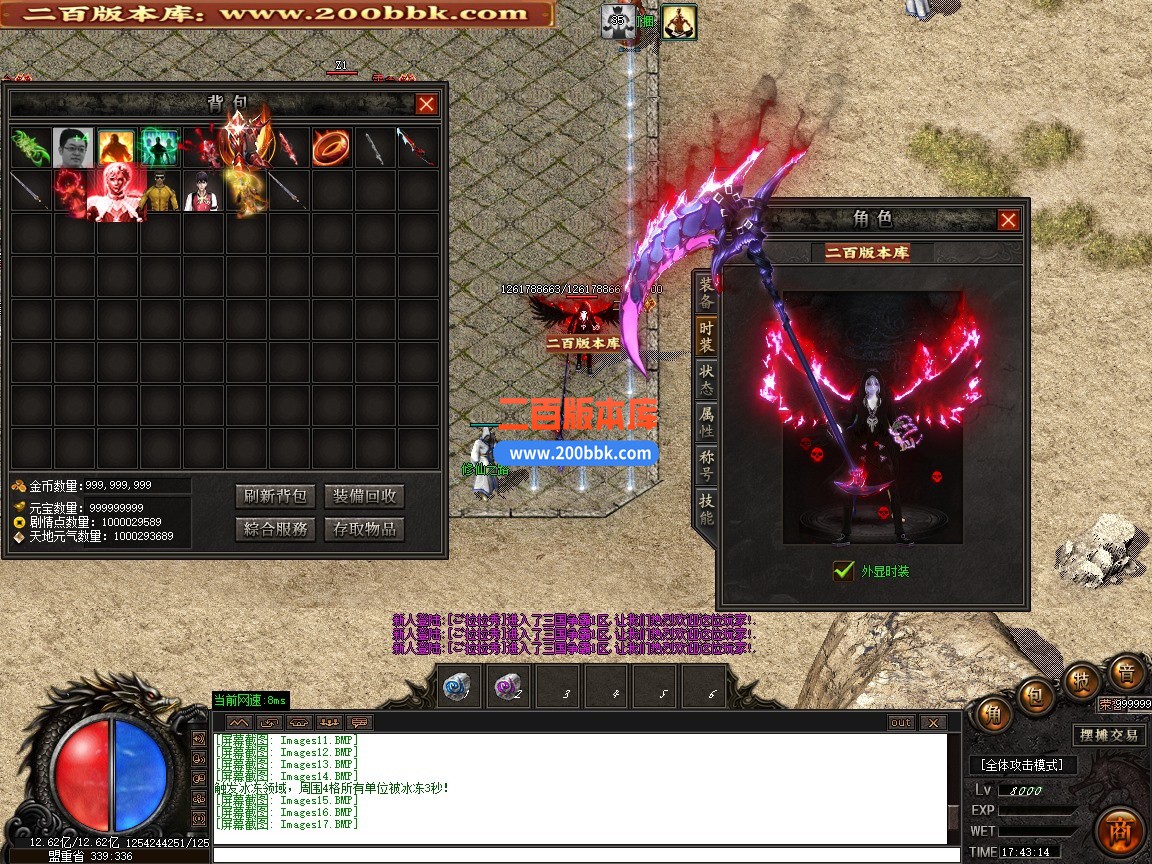The image size is (1152, 864).
Task: Close the backpack (背包) window
Action: 427,104
